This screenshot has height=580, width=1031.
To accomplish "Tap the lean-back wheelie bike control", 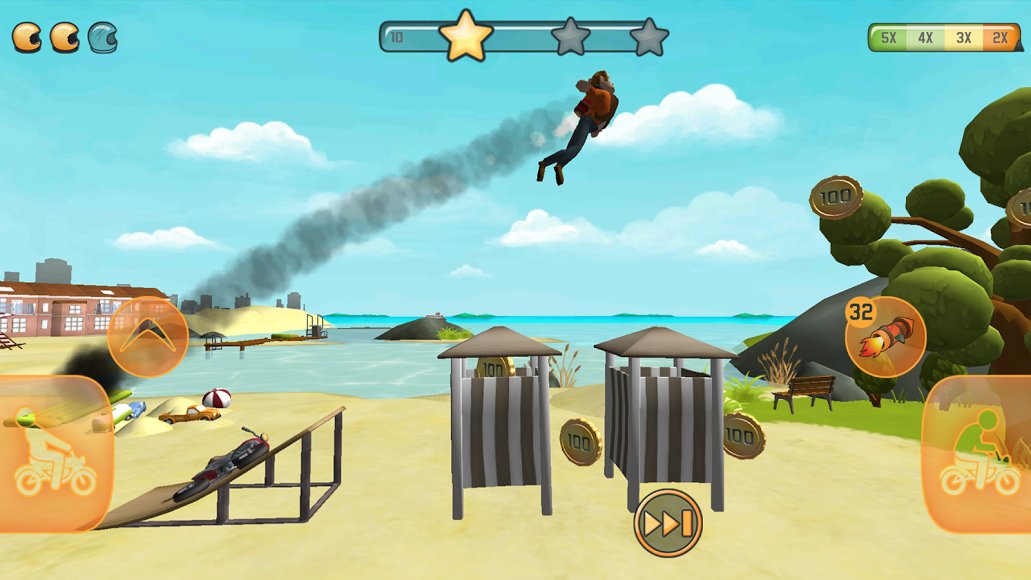I will click(x=54, y=455).
